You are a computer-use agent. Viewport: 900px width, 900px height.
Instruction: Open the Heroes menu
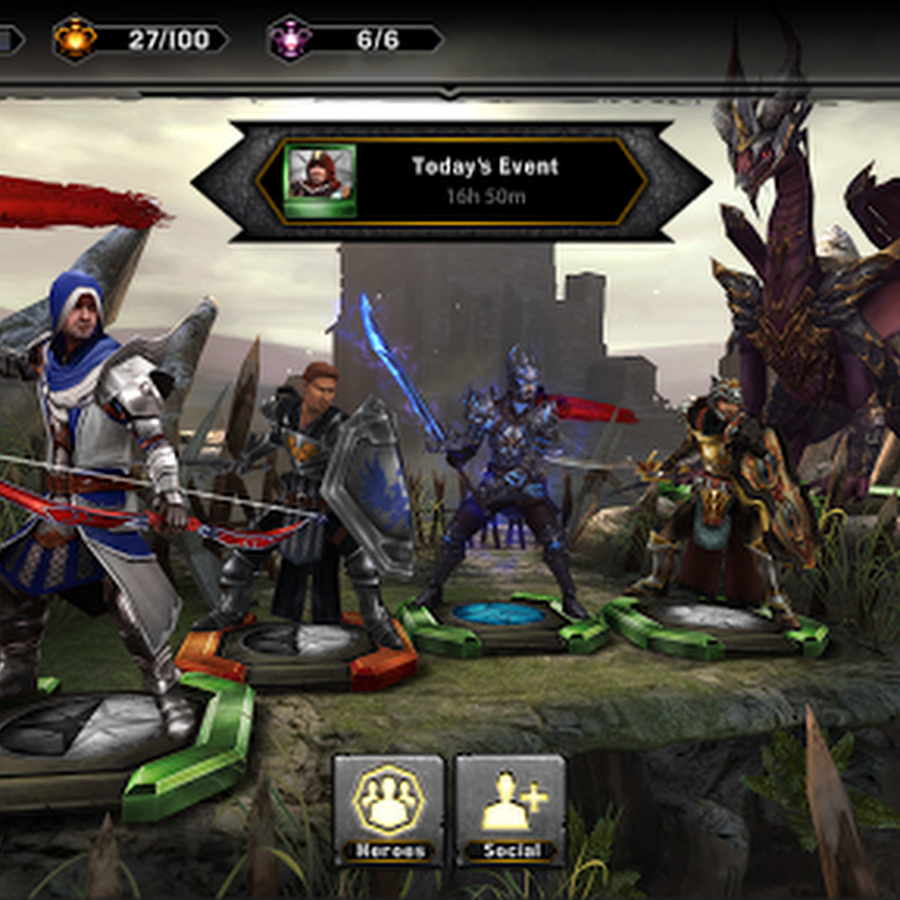tap(388, 808)
